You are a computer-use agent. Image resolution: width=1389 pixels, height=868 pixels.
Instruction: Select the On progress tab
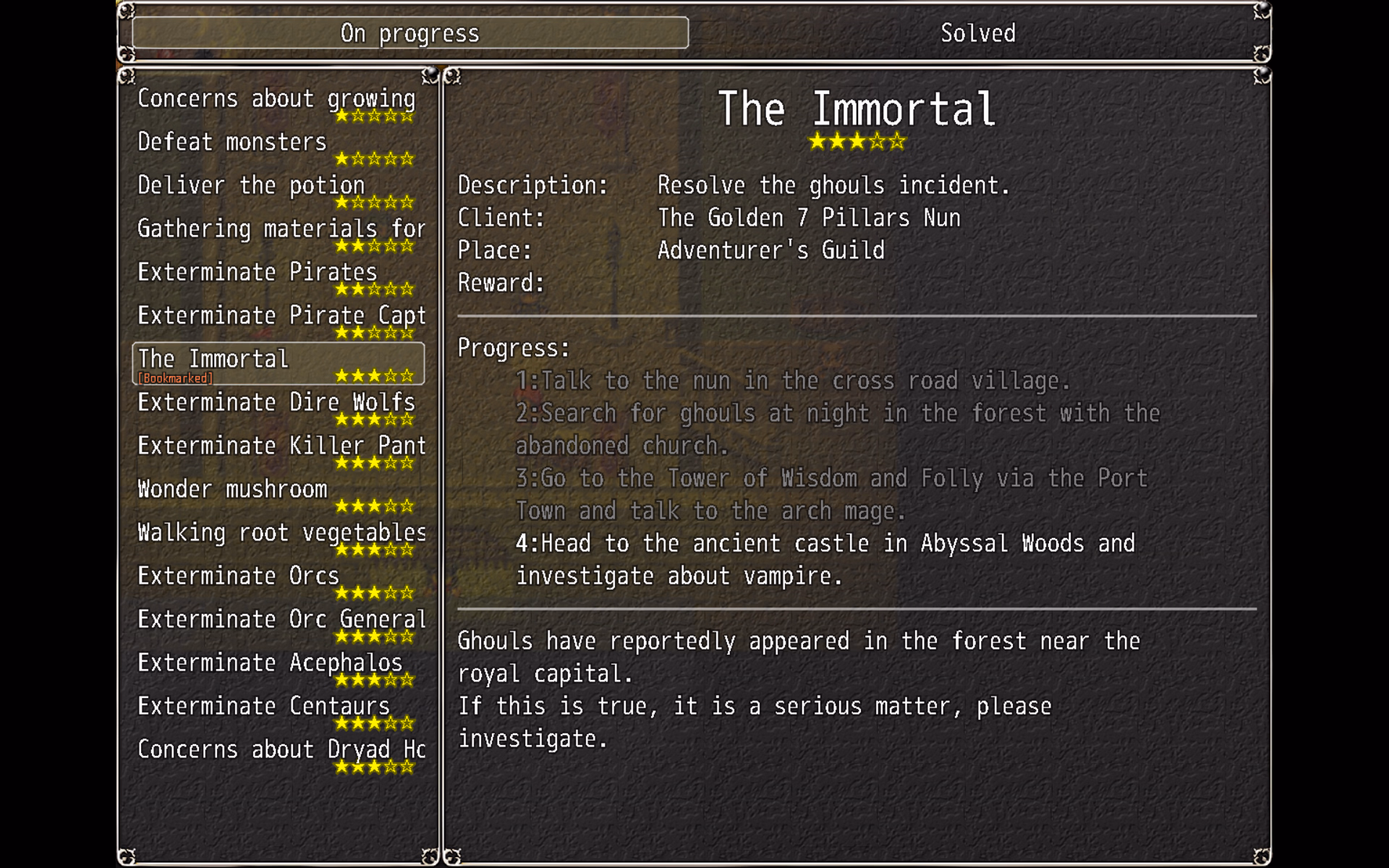pyautogui.click(x=410, y=33)
